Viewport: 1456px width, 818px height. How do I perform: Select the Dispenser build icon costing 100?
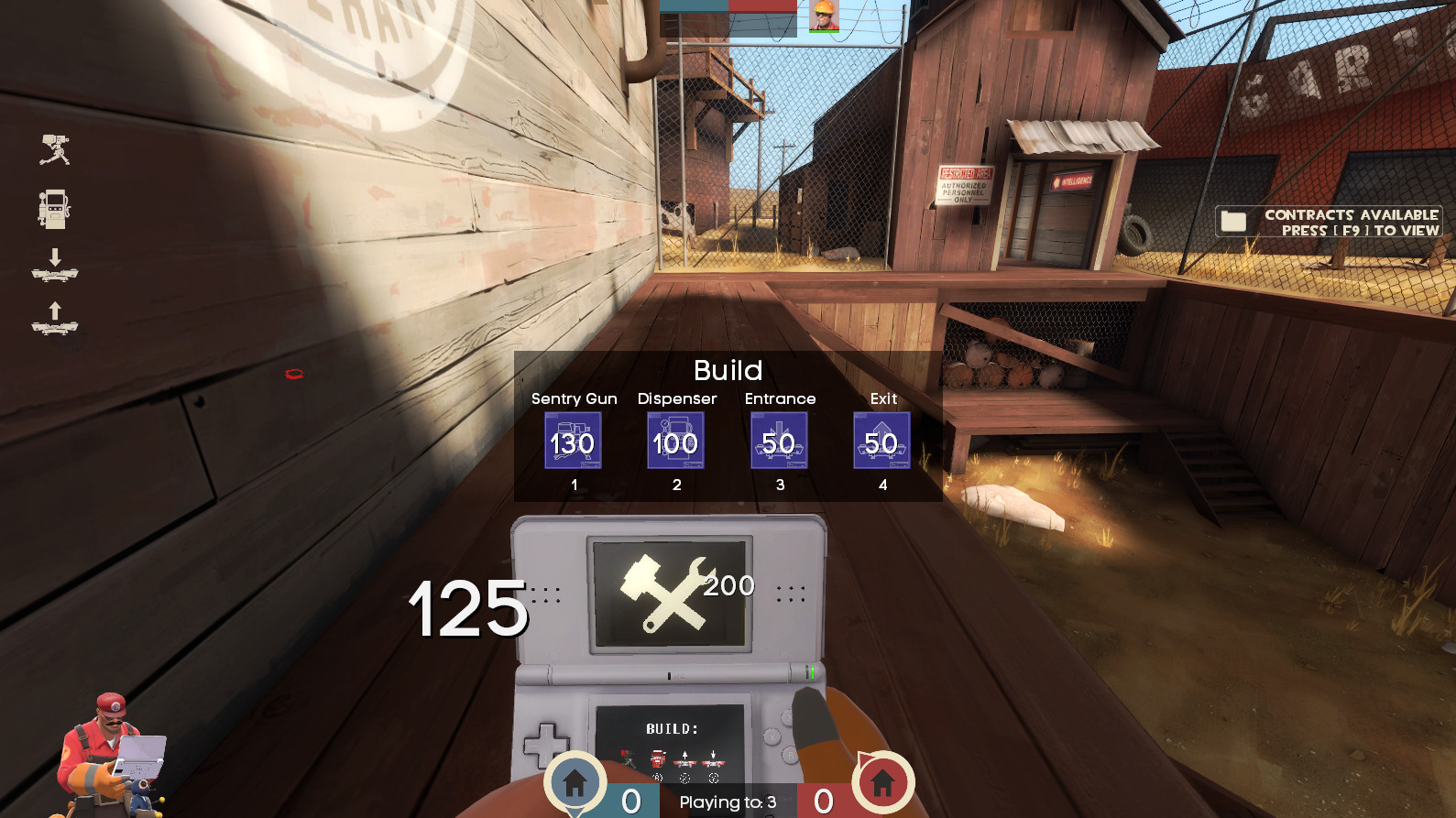676,441
